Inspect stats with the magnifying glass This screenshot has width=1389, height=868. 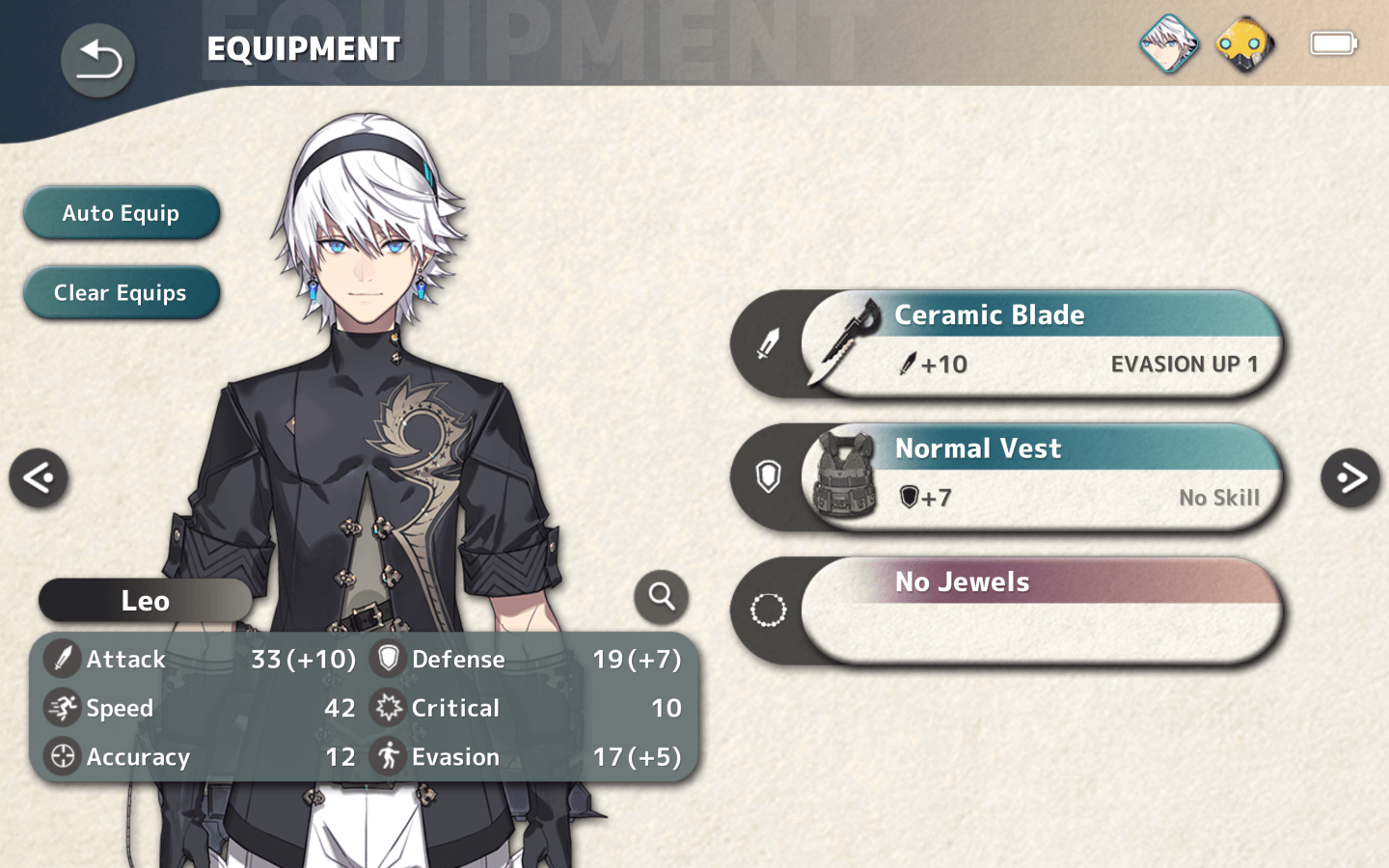coord(661,597)
